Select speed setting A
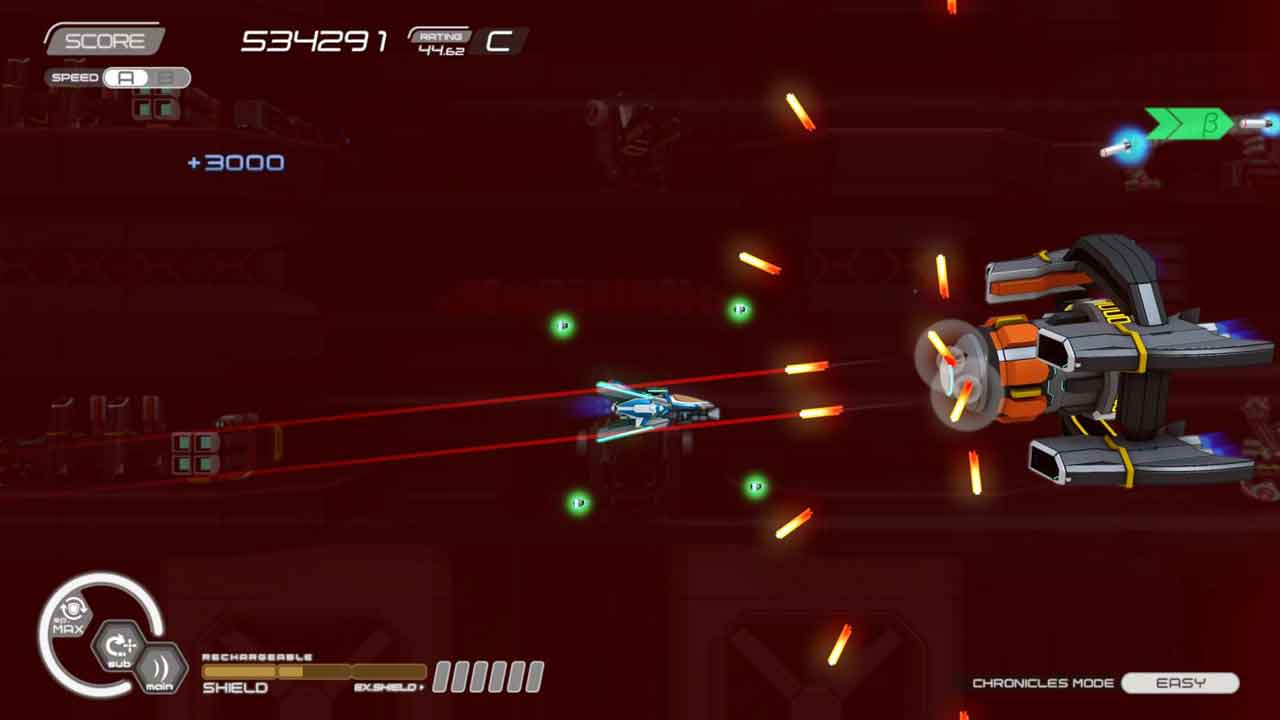1280x720 pixels. [x=126, y=78]
